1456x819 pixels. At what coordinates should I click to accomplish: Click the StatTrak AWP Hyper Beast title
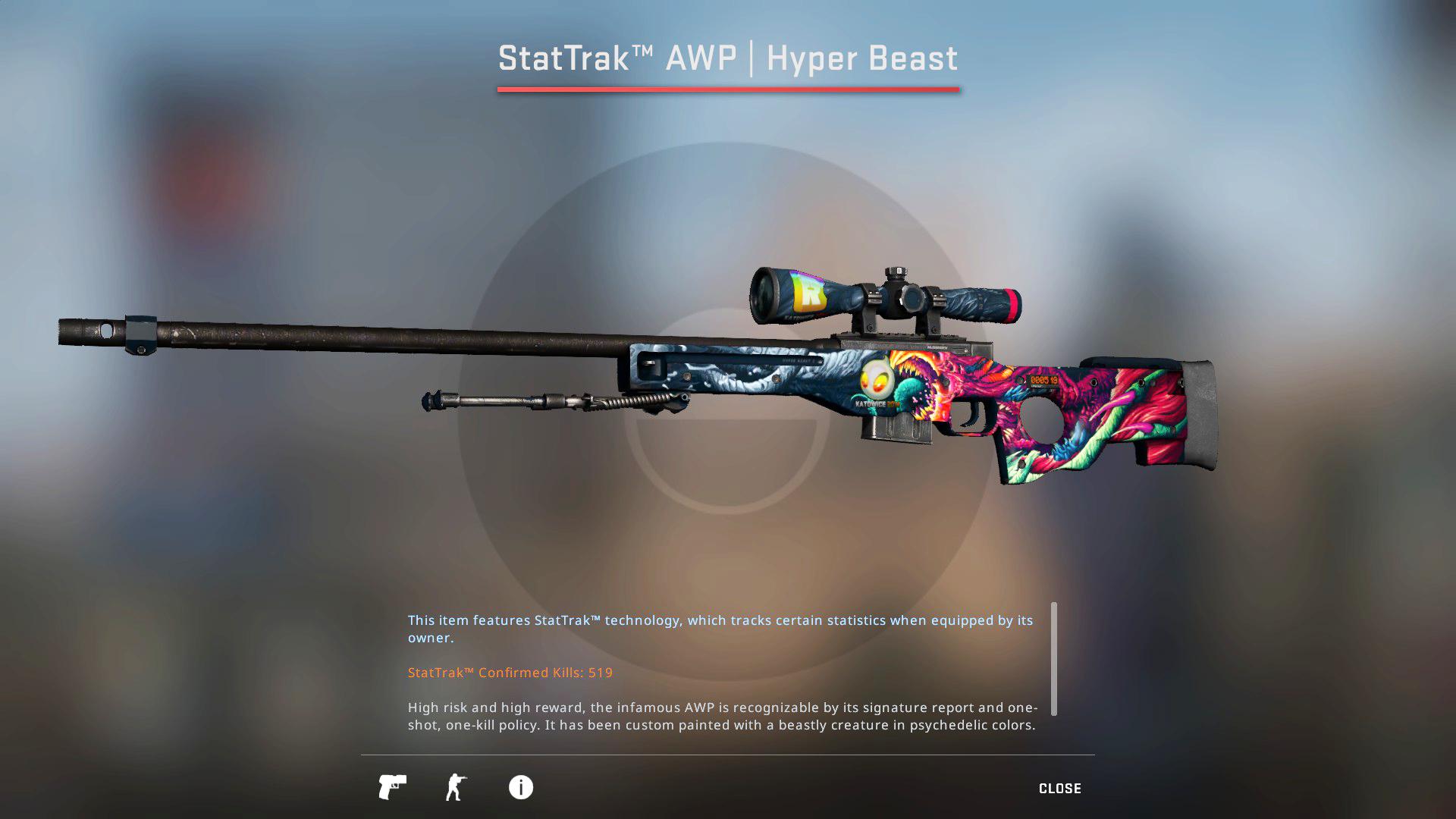click(x=727, y=58)
